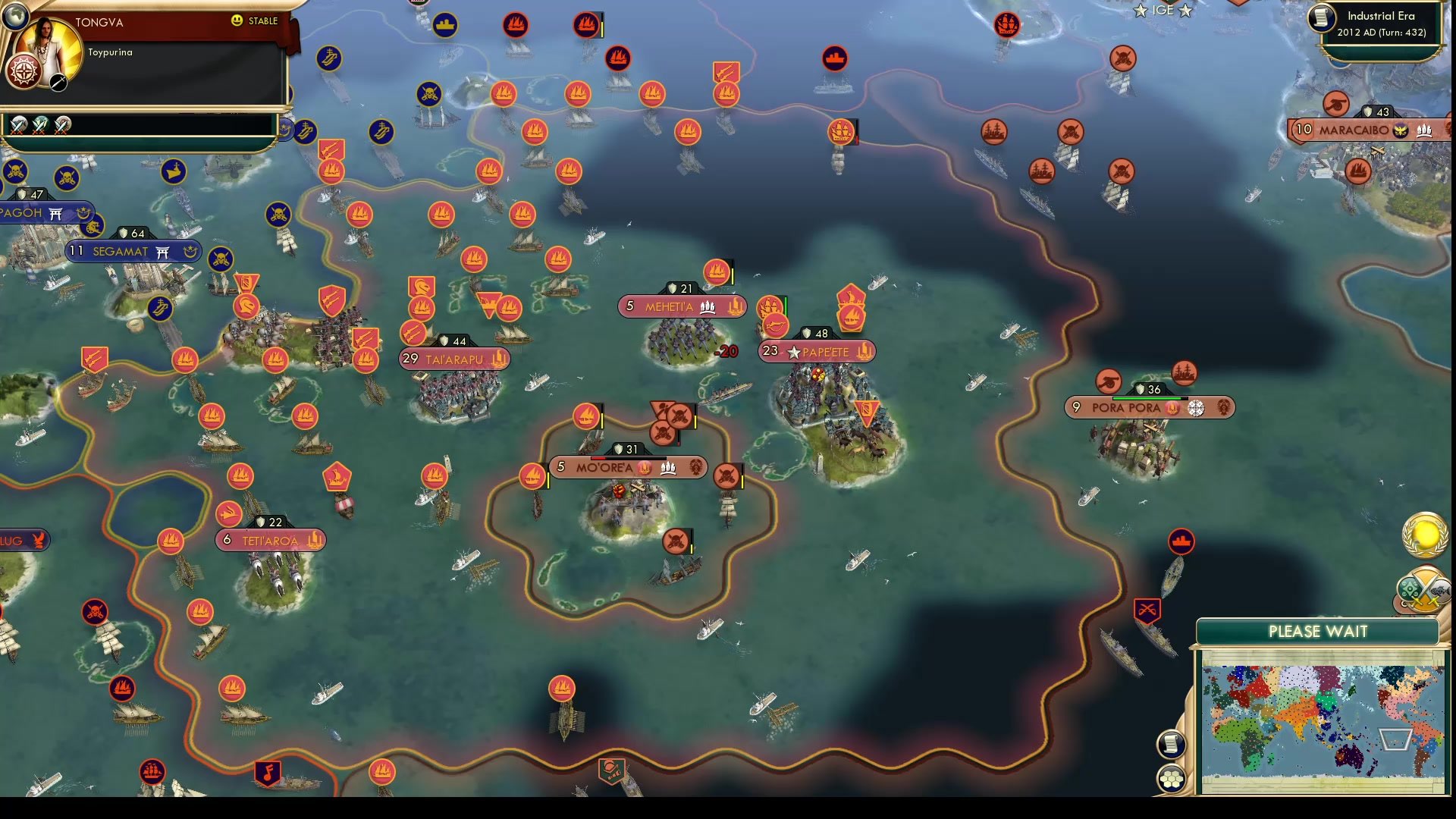Click the citizens icon on Meheti'a's banner
This screenshot has width=1456, height=819.
point(708,307)
